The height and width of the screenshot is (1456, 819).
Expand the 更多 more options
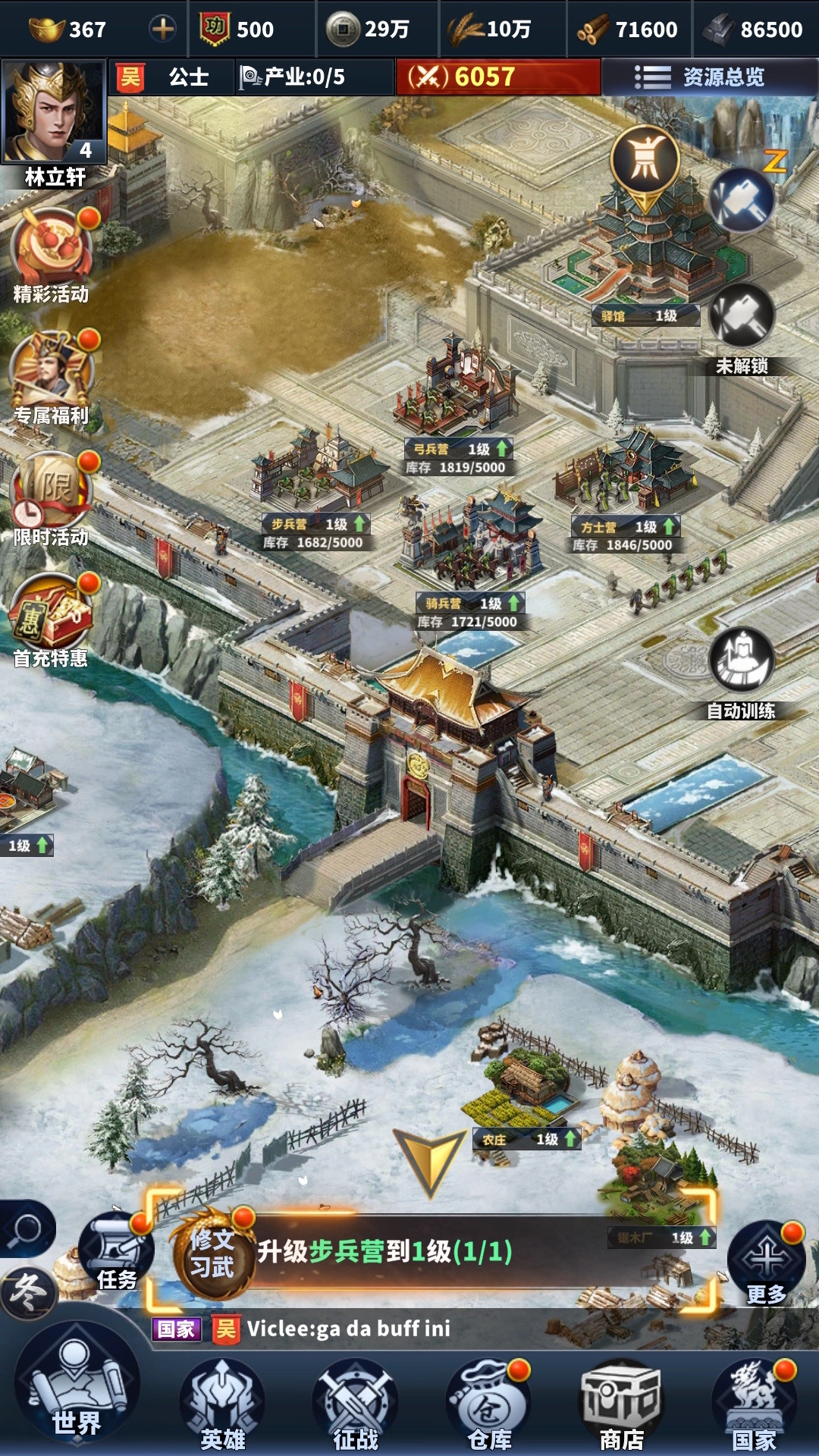[x=766, y=1260]
